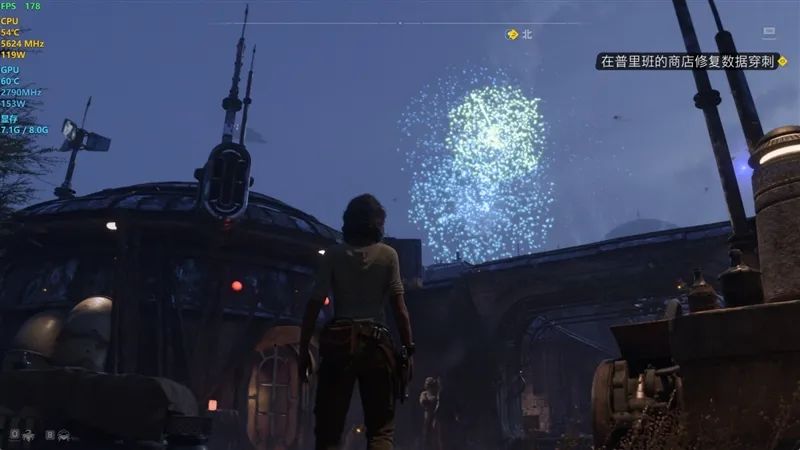Image resolution: width=800 pixels, height=450 pixels.
Task: Select the speeder vehicle icon at bottom left
Action: 64,435
